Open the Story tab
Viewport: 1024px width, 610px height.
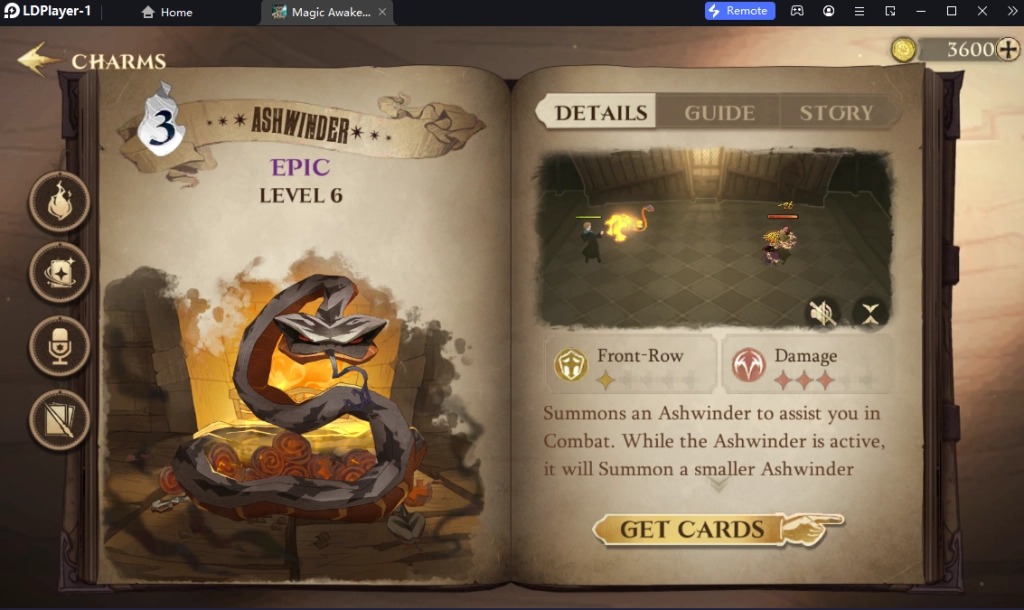tap(836, 113)
